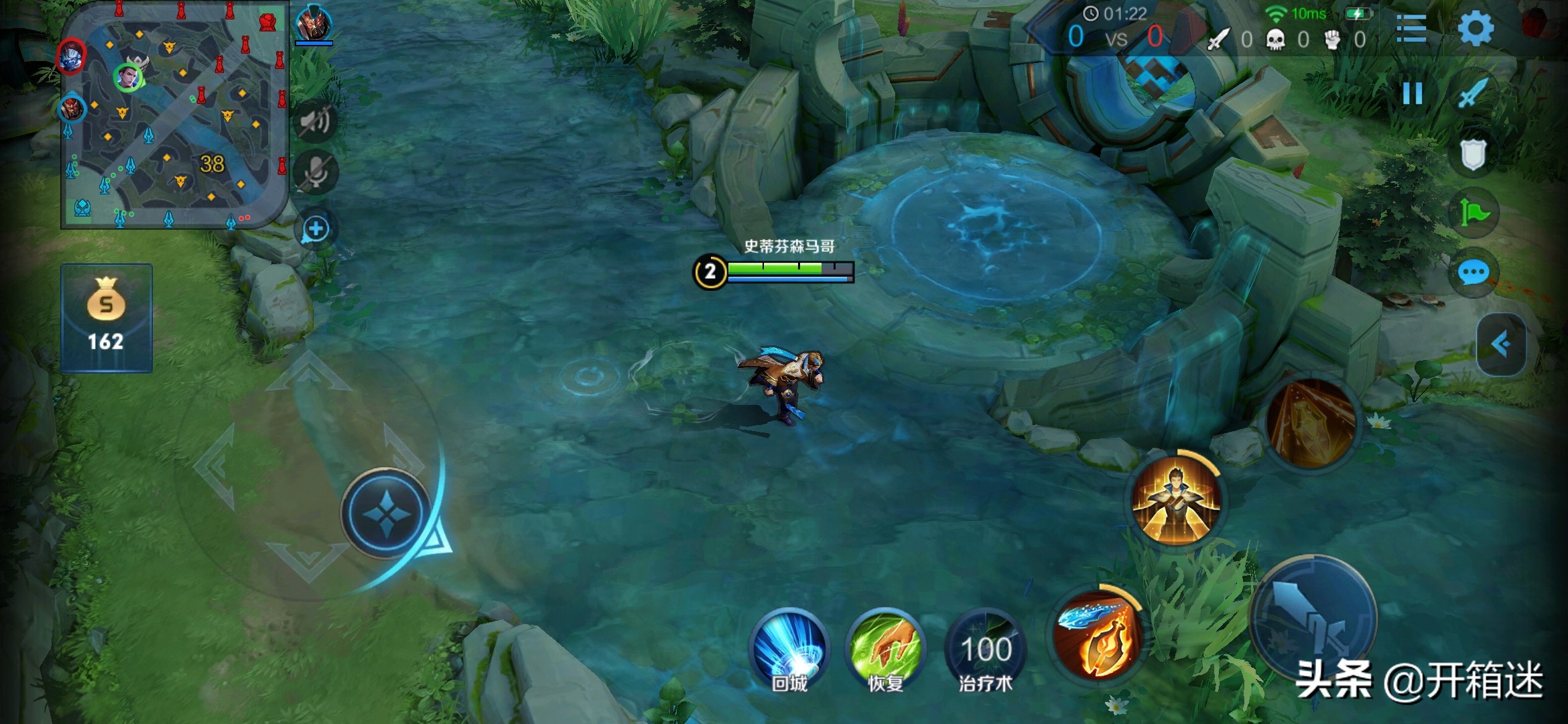Image resolution: width=1568 pixels, height=724 pixels.
Task: Send the green flag gather signal
Action: 1473,214
